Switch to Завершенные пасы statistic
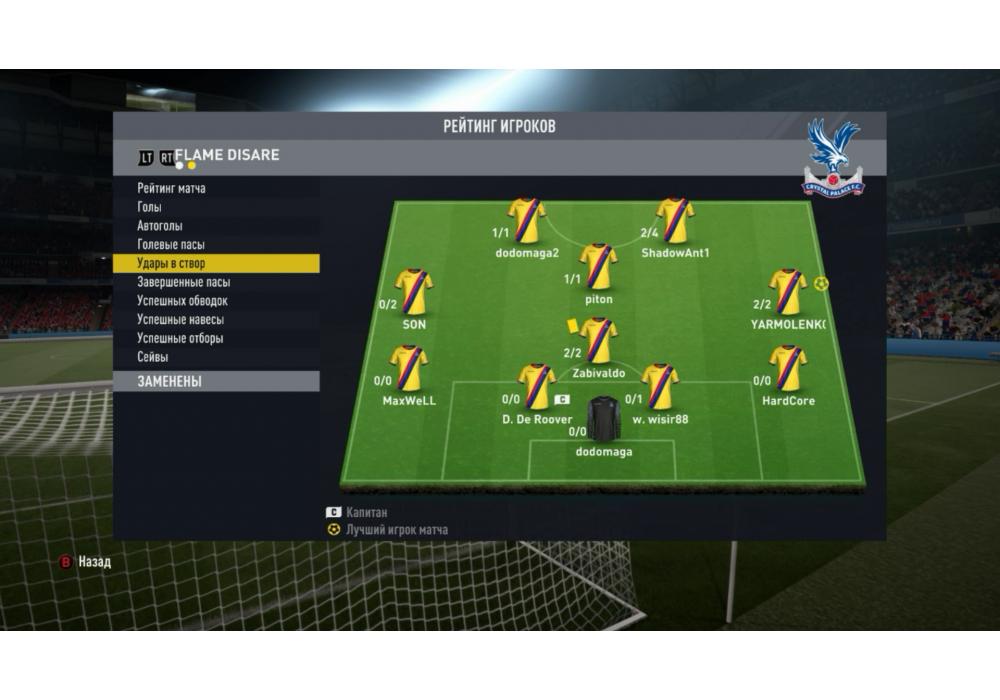Image resolution: width=1000 pixels, height=700 pixels. tap(183, 282)
